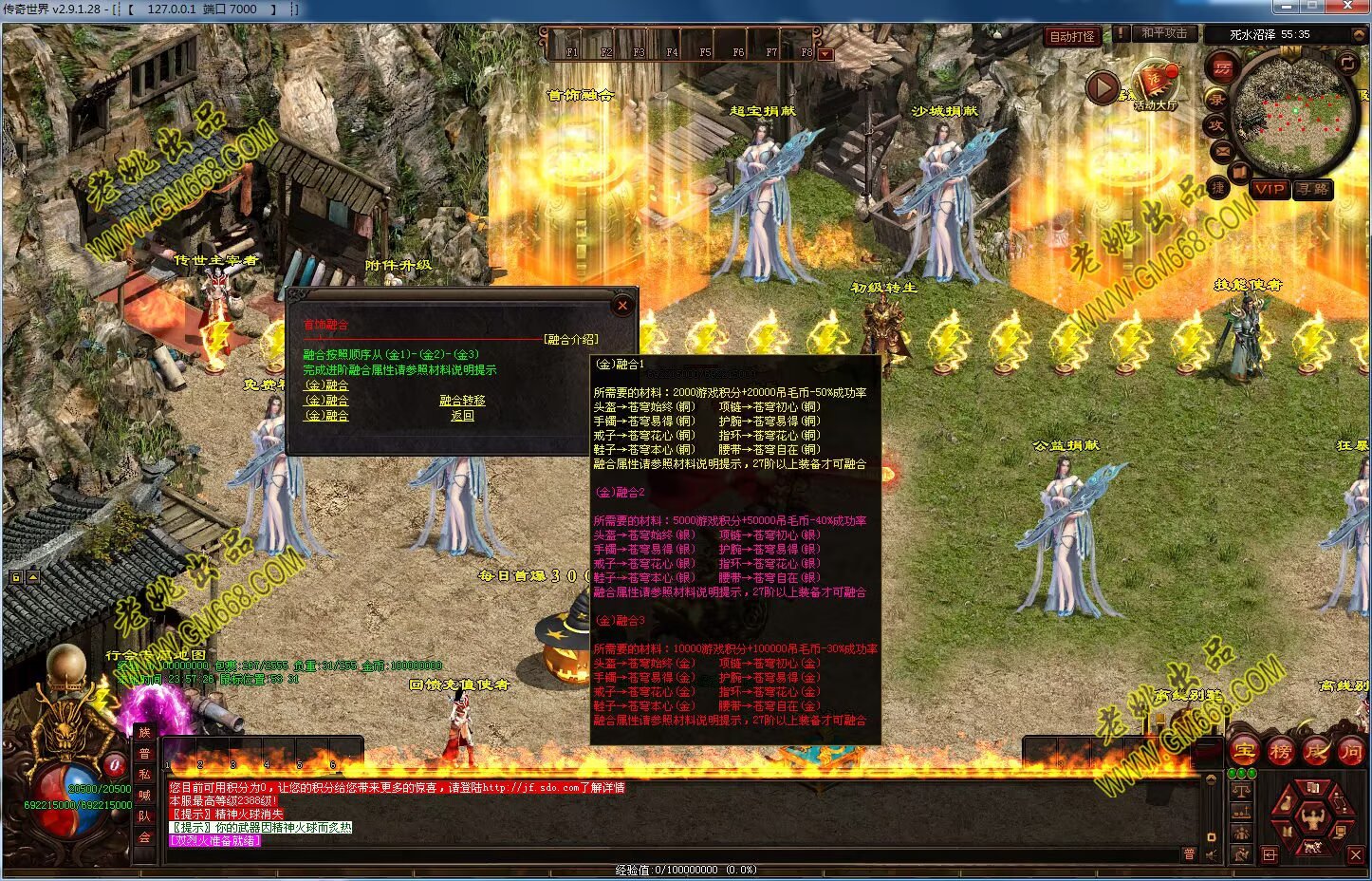Open the VIP panel button

(1269, 189)
